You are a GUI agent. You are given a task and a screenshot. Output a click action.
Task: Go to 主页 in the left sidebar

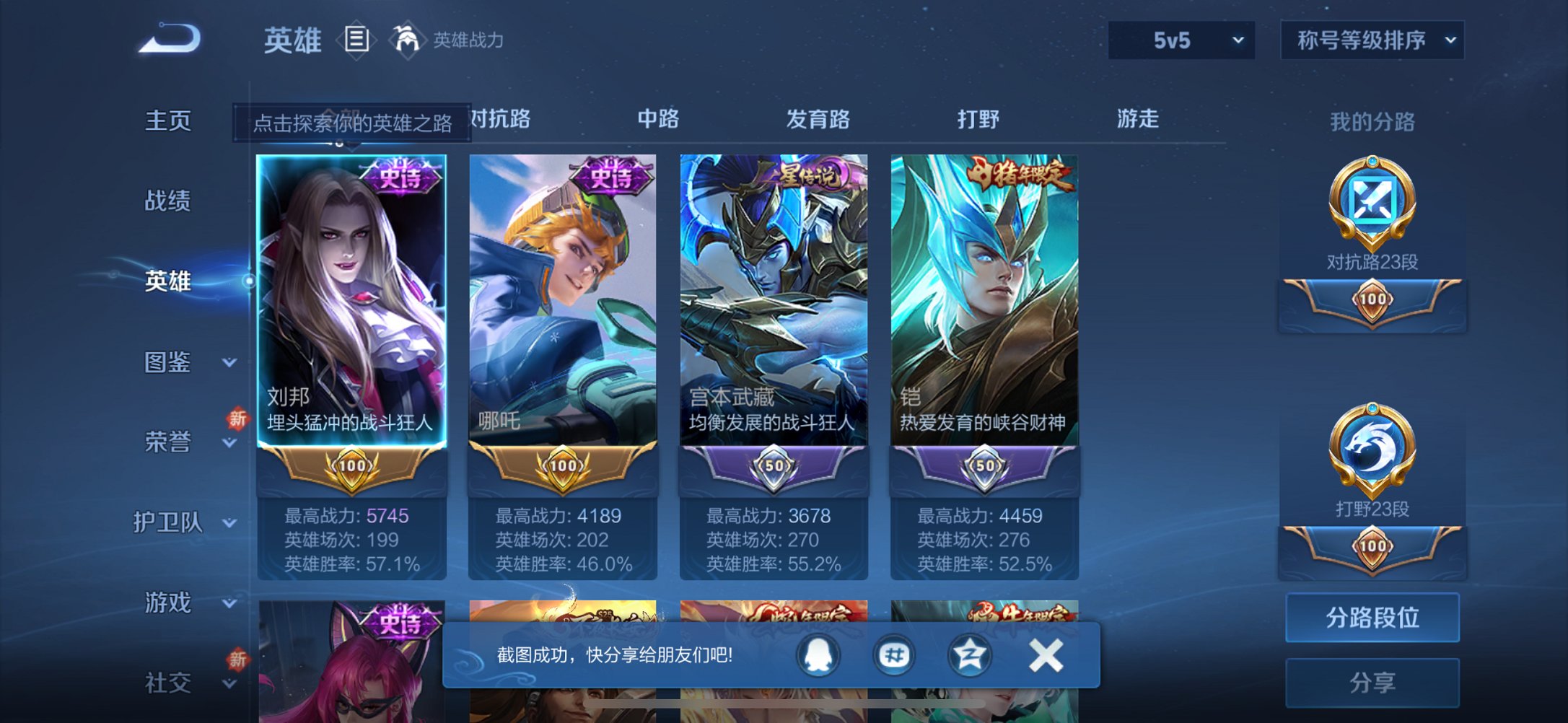(170, 121)
